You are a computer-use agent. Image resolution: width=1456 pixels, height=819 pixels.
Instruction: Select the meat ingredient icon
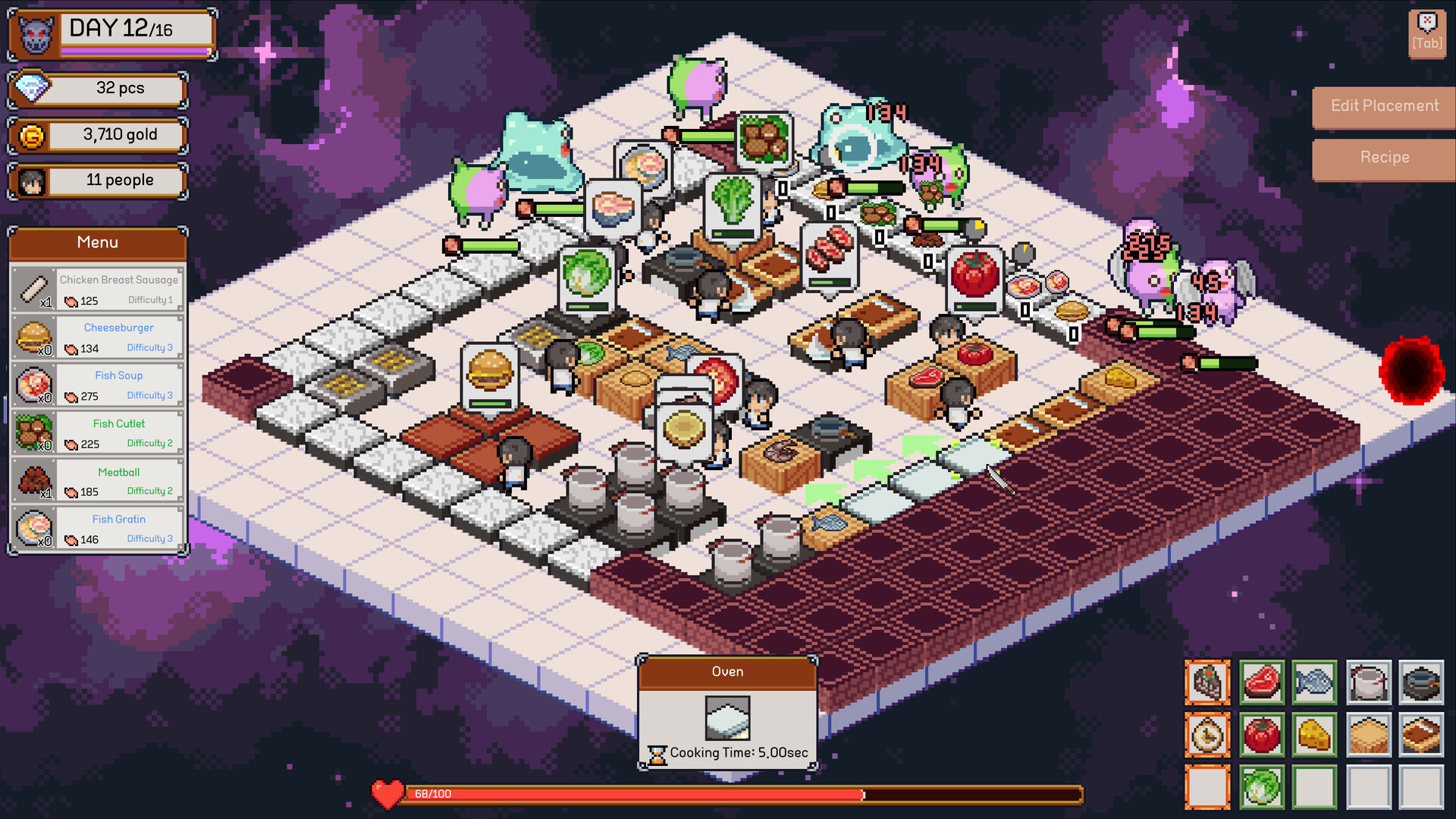1261,683
